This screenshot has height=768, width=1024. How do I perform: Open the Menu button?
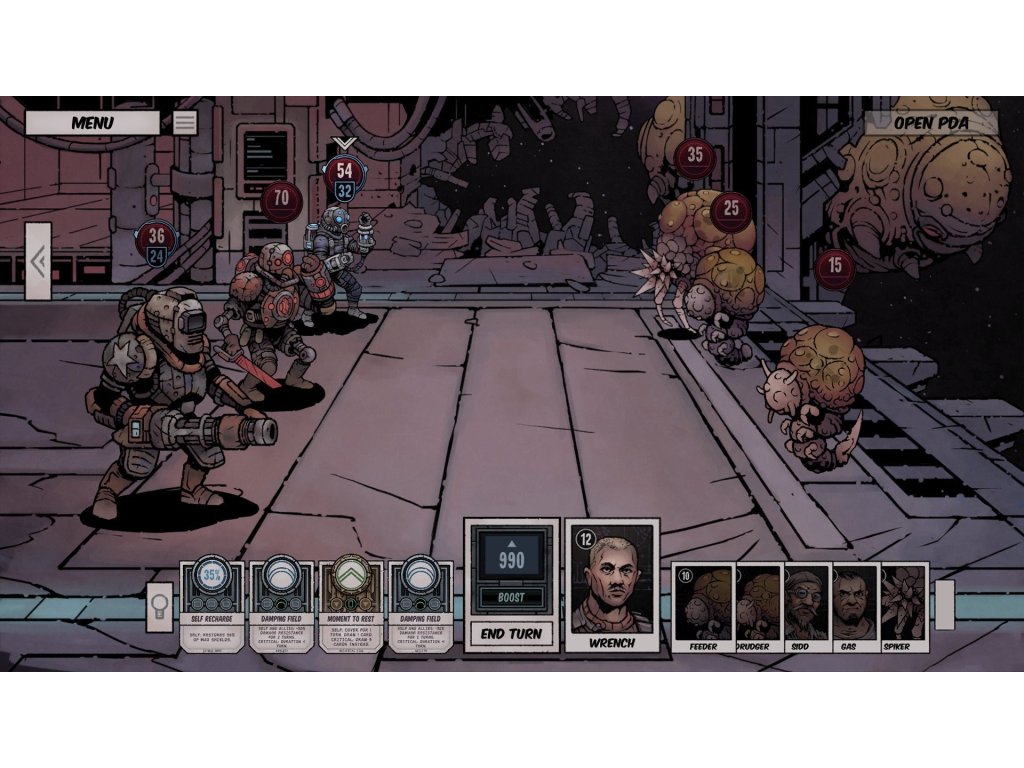[92, 123]
